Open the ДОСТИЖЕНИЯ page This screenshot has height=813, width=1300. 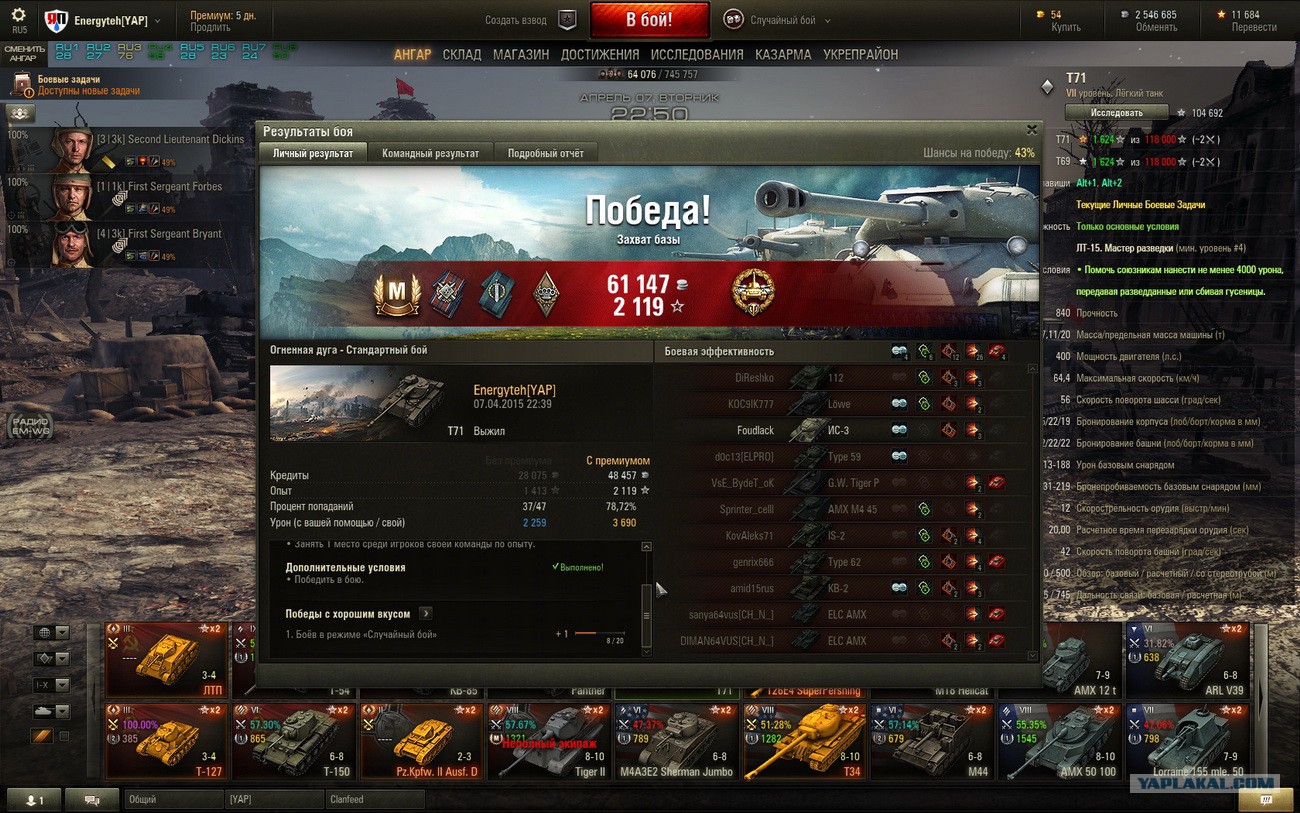click(x=600, y=54)
